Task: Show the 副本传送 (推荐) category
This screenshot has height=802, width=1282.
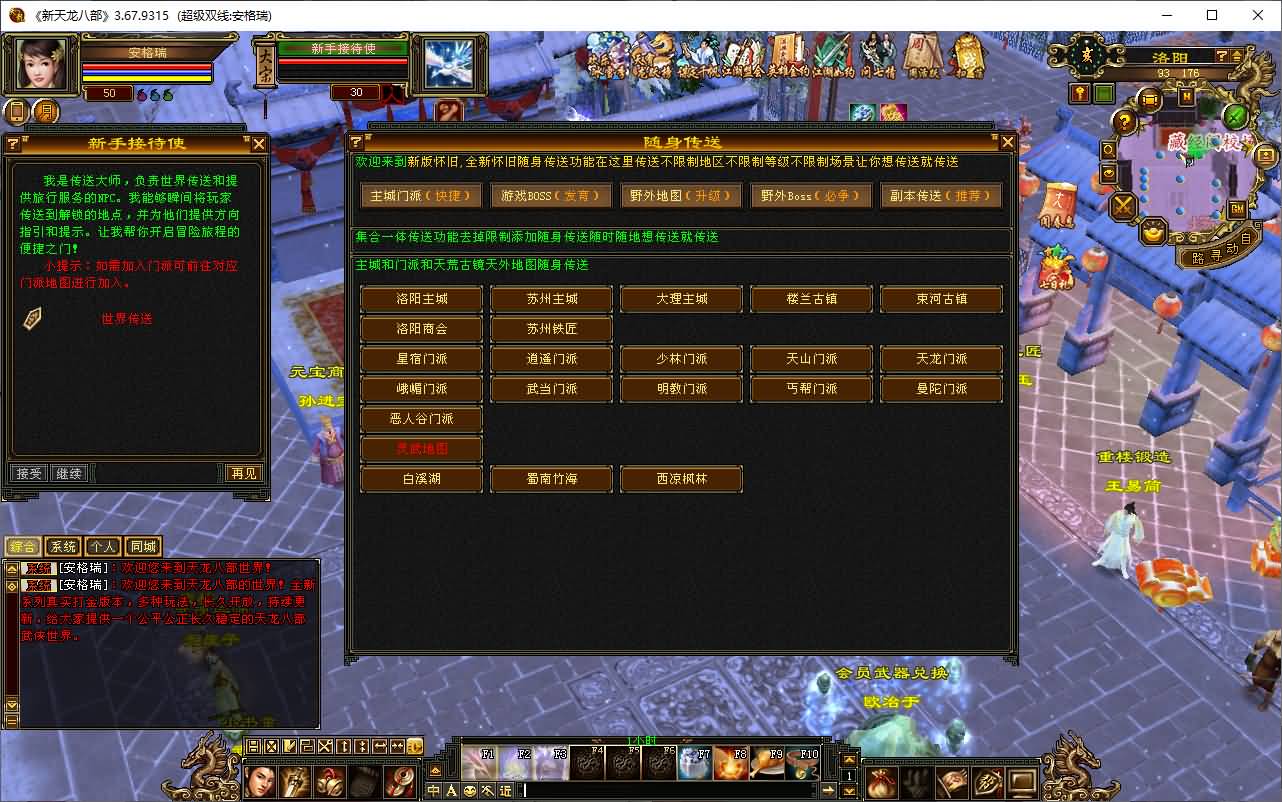Action: point(941,196)
